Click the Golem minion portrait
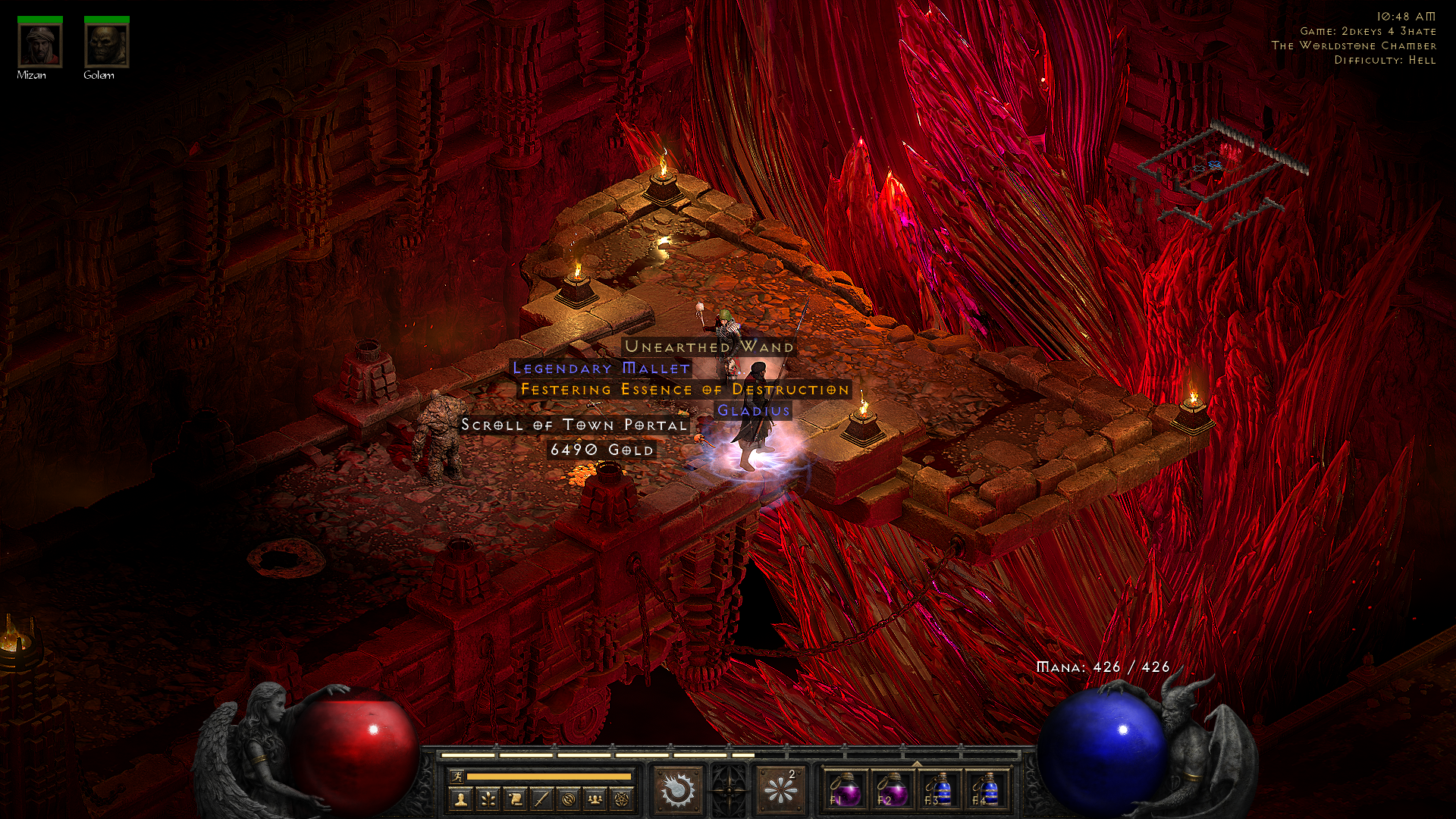 tap(106, 45)
